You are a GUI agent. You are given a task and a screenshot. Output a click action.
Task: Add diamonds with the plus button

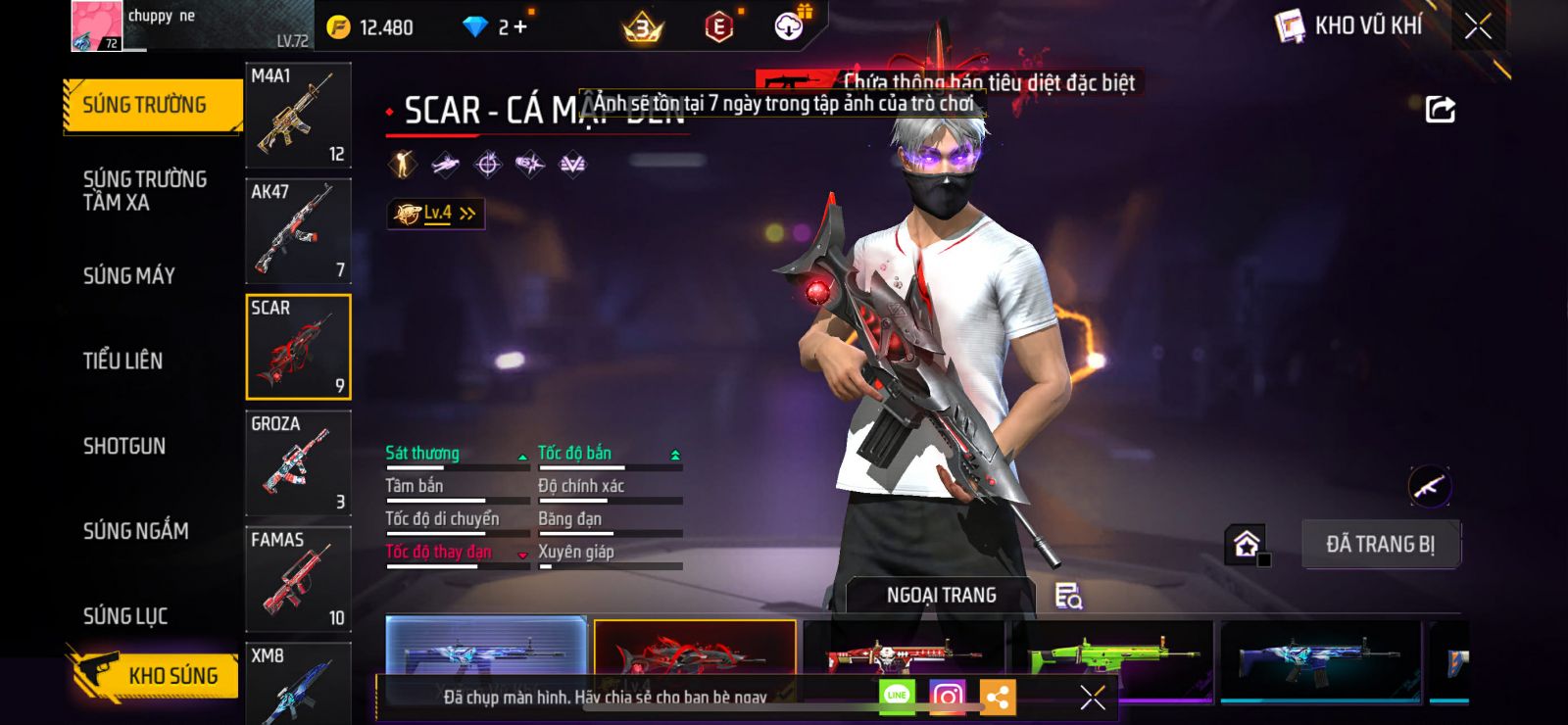coord(520,27)
